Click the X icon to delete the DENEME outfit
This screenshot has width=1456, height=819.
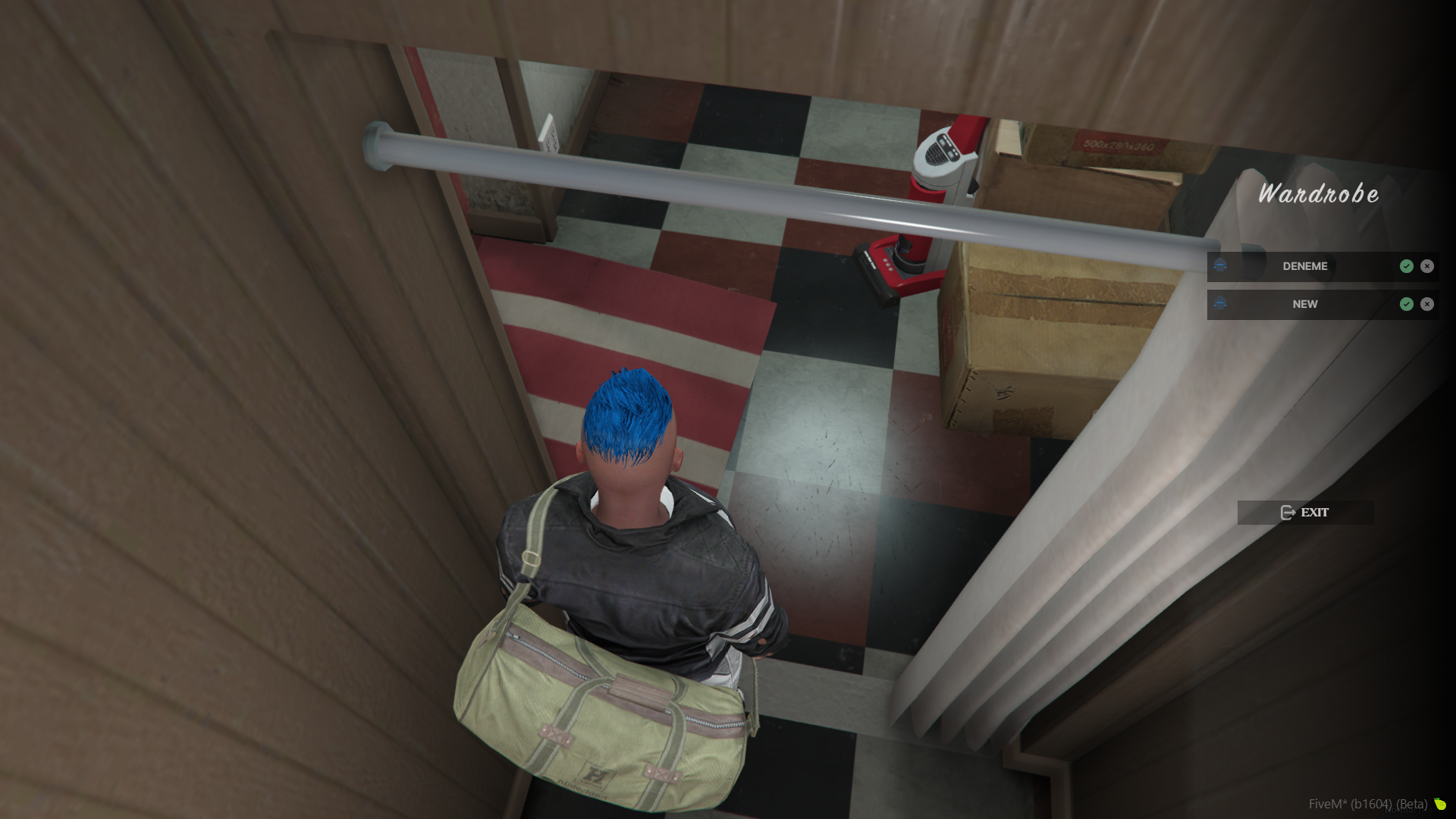coord(1427,266)
